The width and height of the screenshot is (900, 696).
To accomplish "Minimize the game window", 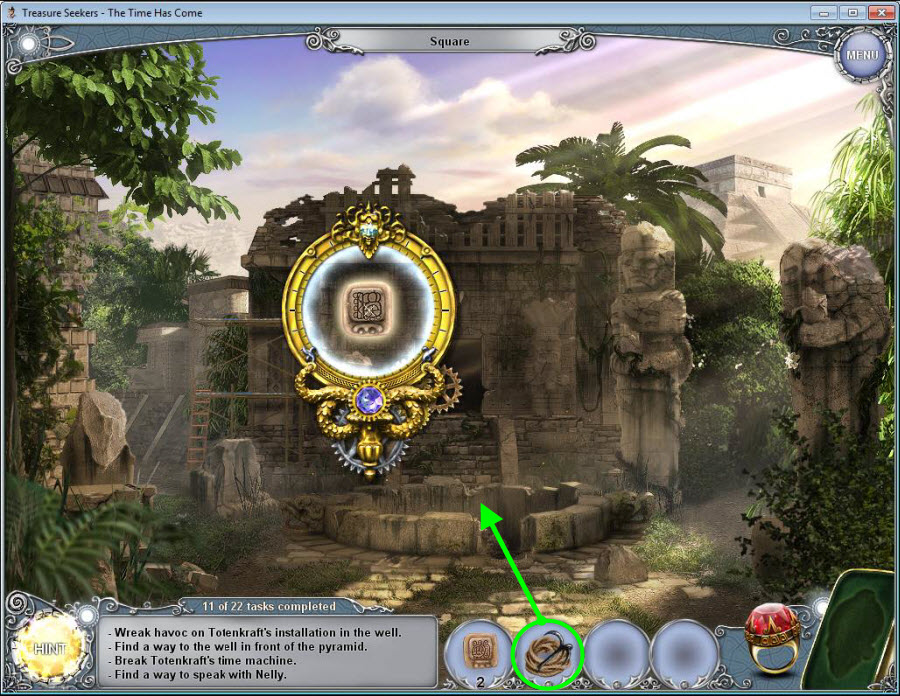I will (x=826, y=12).
